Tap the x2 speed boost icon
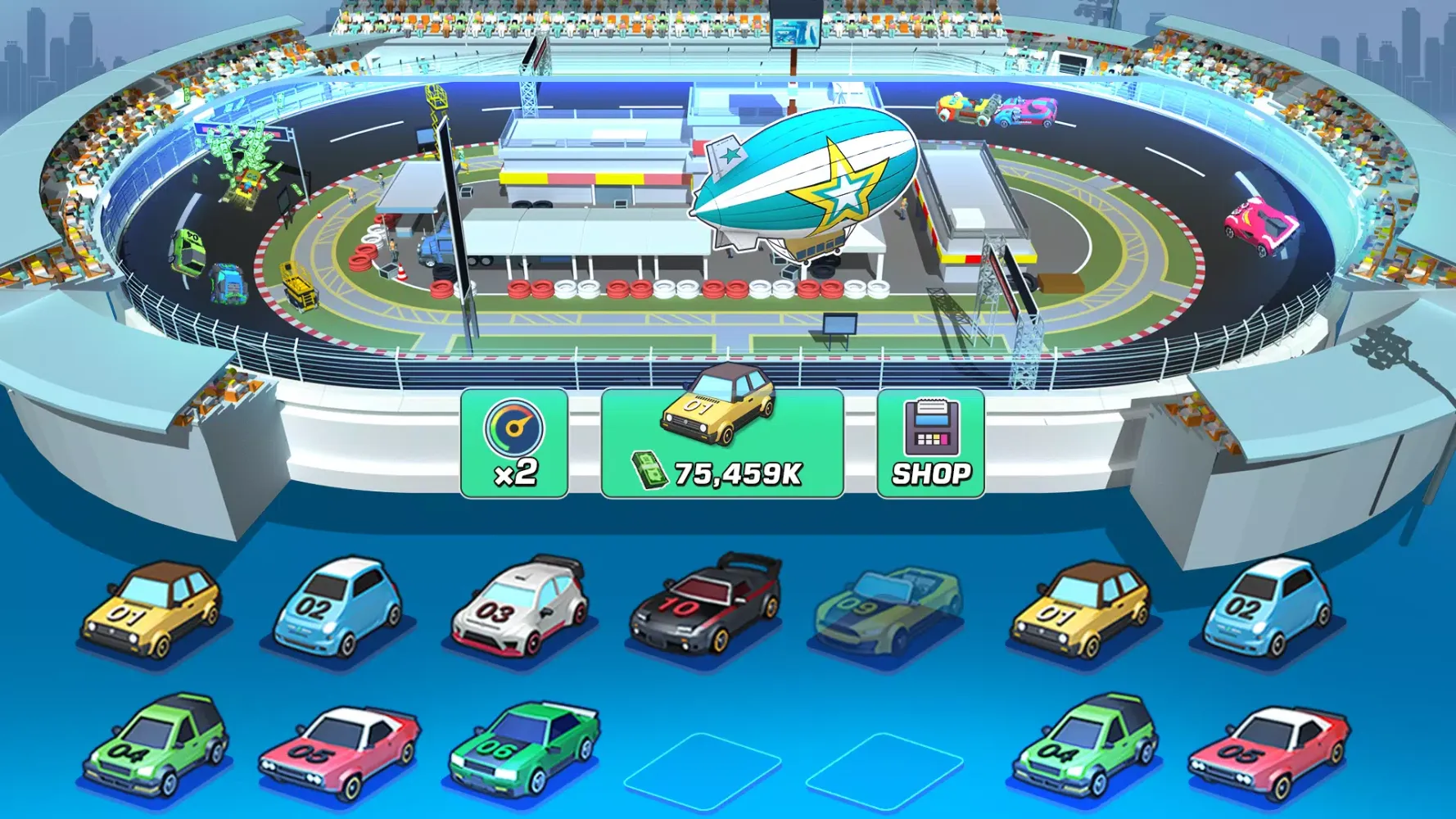The height and width of the screenshot is (819, 1456). [x=514, y=442]
